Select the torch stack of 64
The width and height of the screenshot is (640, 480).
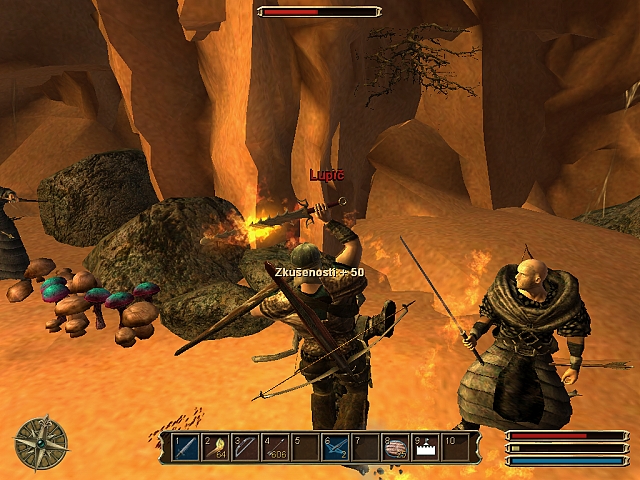(216, 447)
